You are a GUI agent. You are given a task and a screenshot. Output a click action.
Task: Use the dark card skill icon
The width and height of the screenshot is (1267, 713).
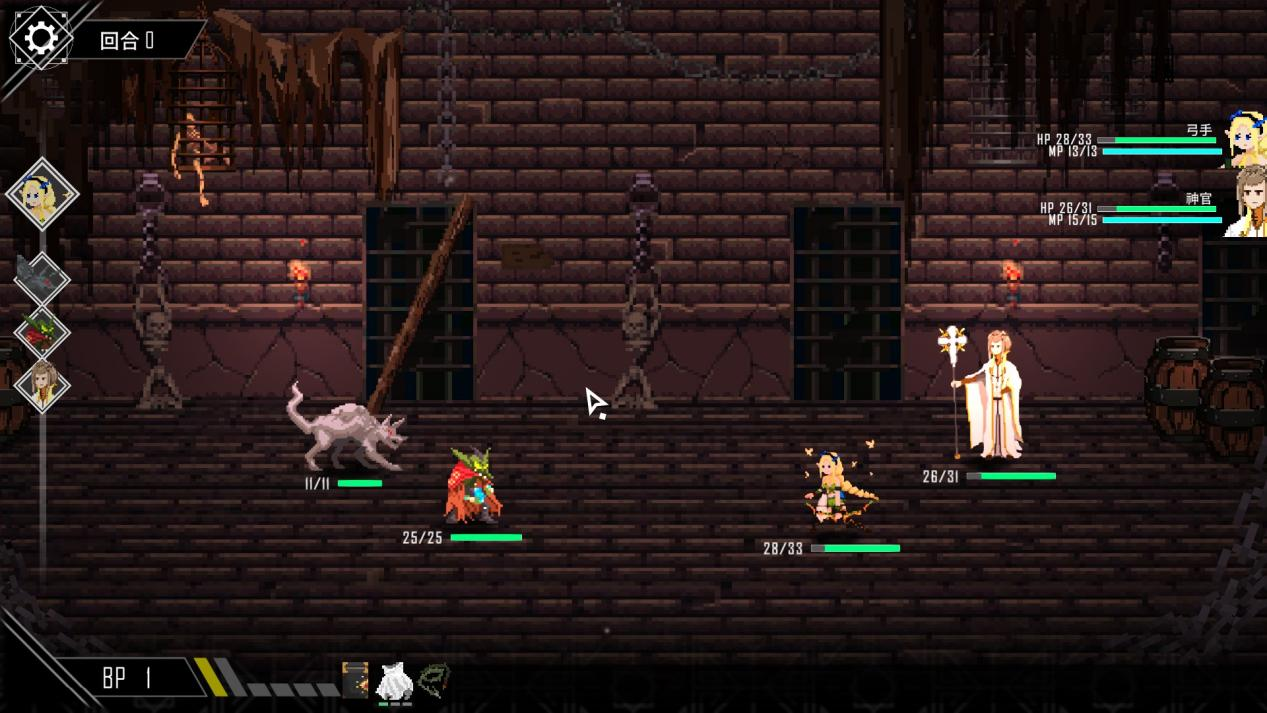(x=355, y=680)
